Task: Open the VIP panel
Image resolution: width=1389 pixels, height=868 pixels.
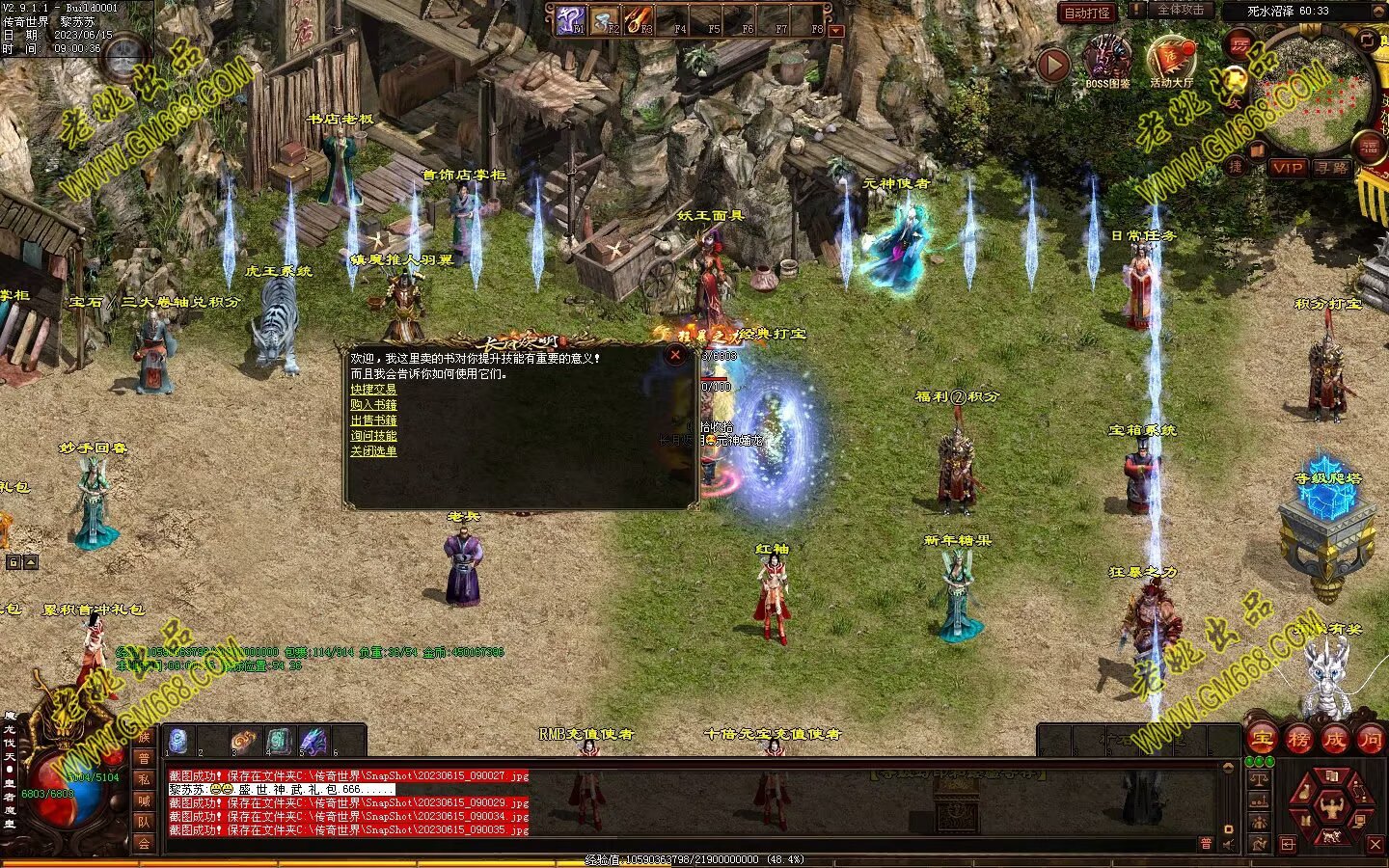Action: click(x=1287, y=168)
